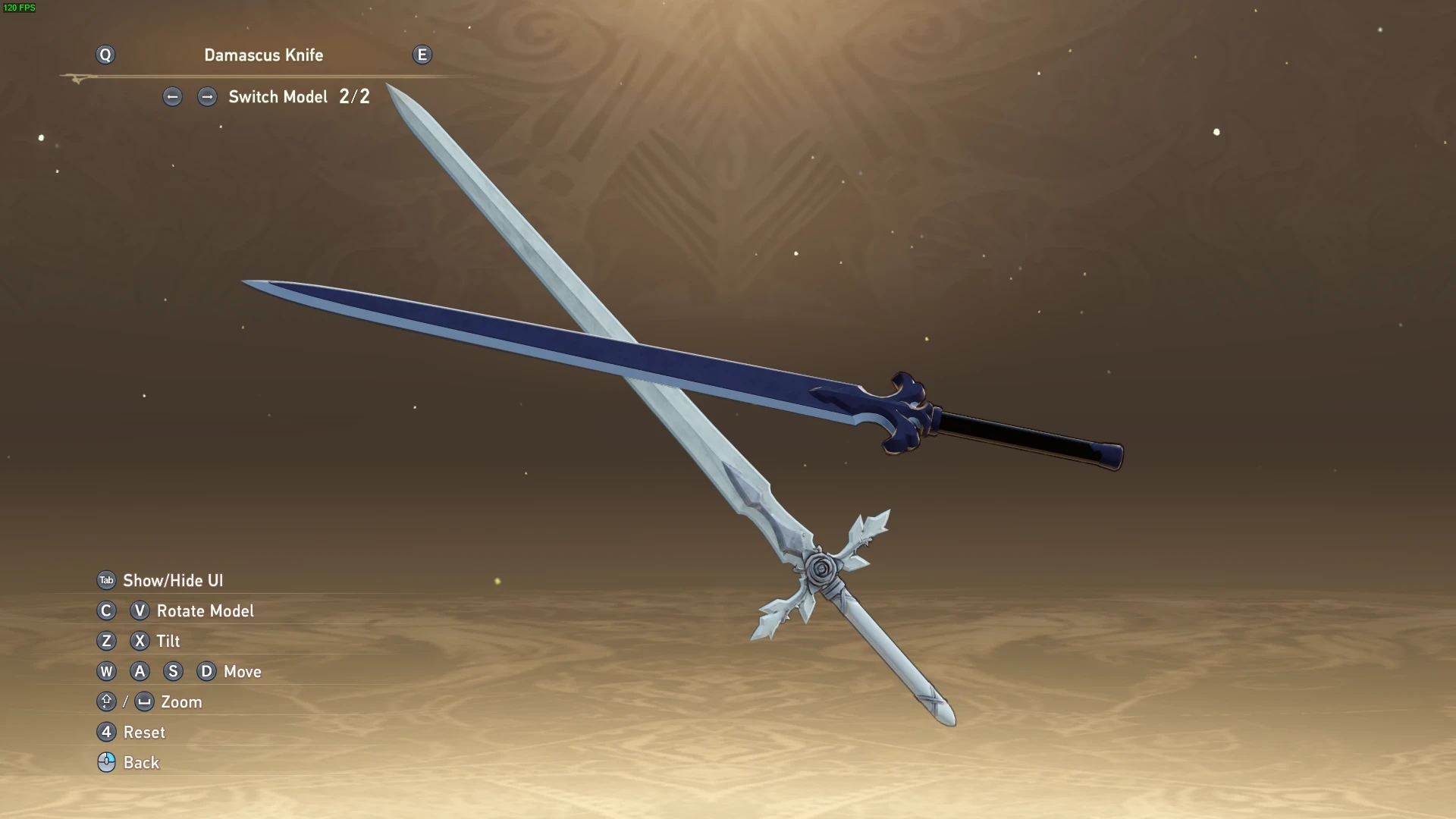The image size is (1456, 819).
Task: Select the Rotate Model label
Action: click(205, 610)
